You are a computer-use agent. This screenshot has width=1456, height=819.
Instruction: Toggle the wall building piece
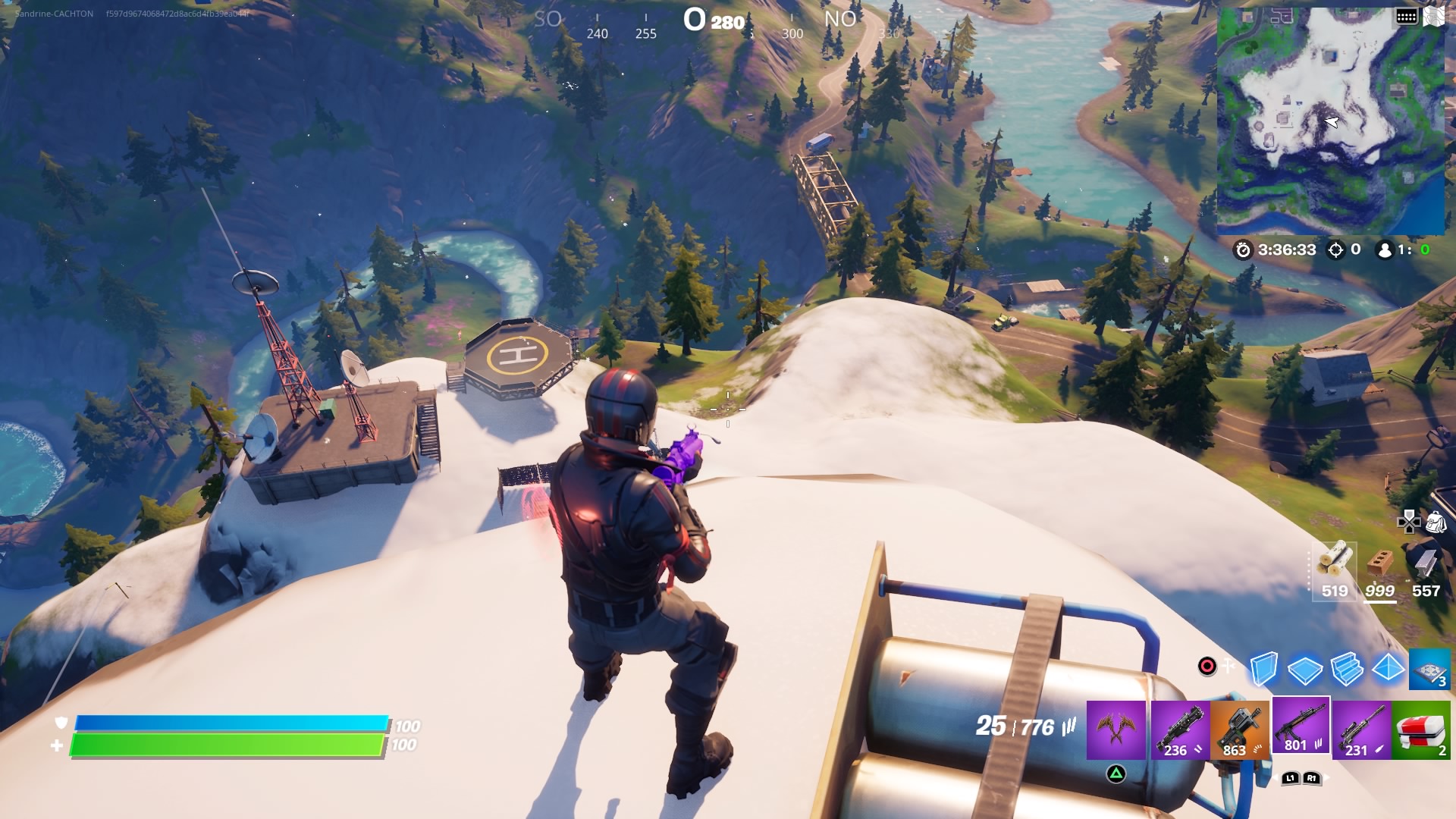point(1263,670)
